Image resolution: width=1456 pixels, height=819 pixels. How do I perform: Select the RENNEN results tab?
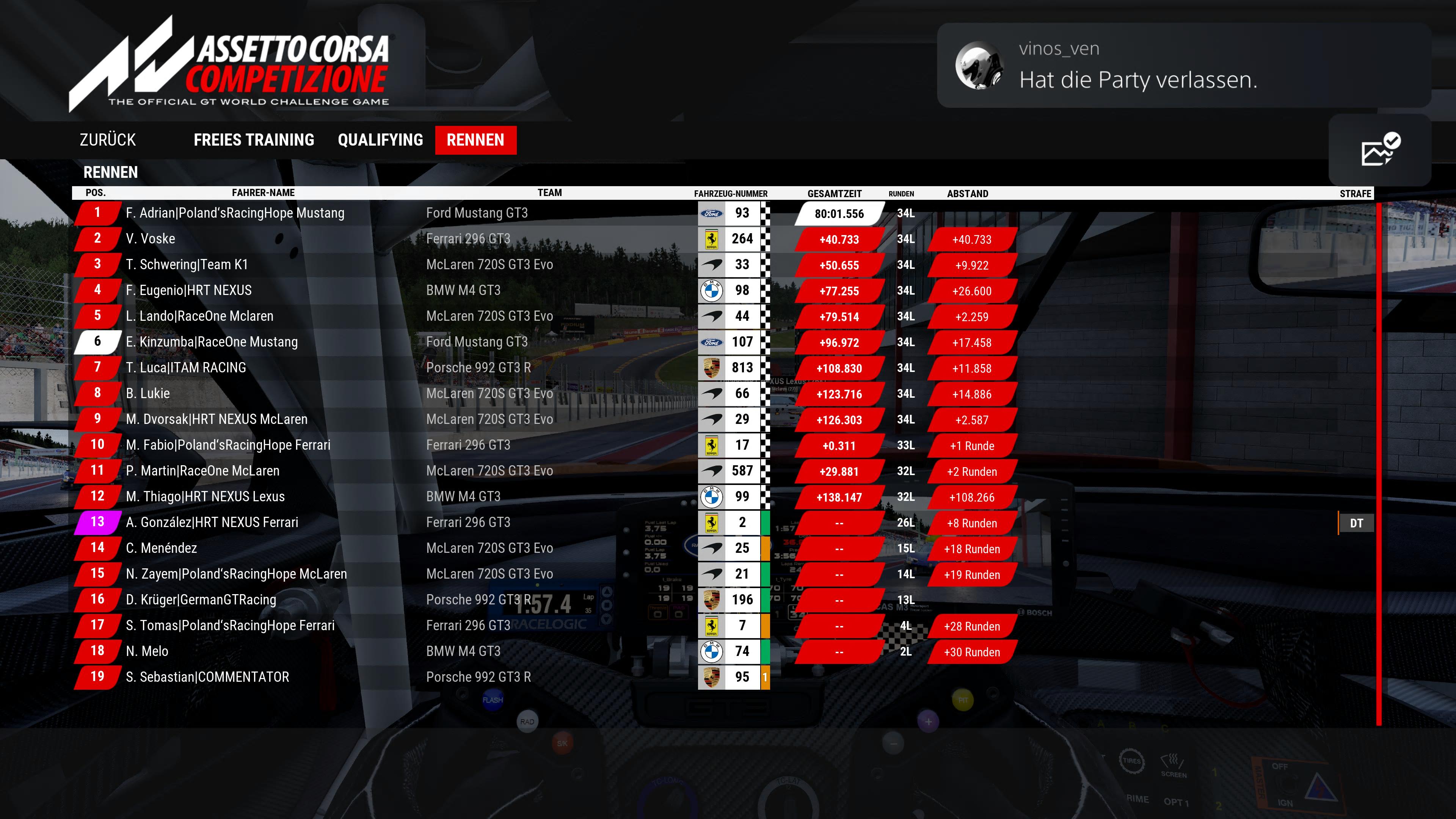tap(475, 140)
